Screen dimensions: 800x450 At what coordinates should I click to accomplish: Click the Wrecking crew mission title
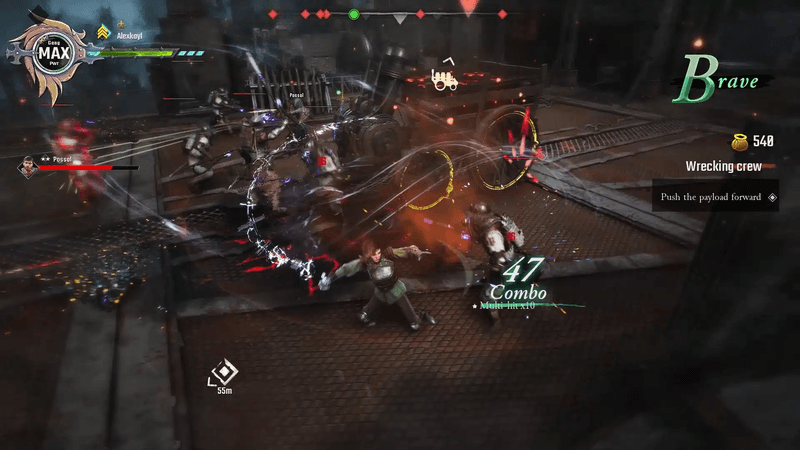pos(723,166)
